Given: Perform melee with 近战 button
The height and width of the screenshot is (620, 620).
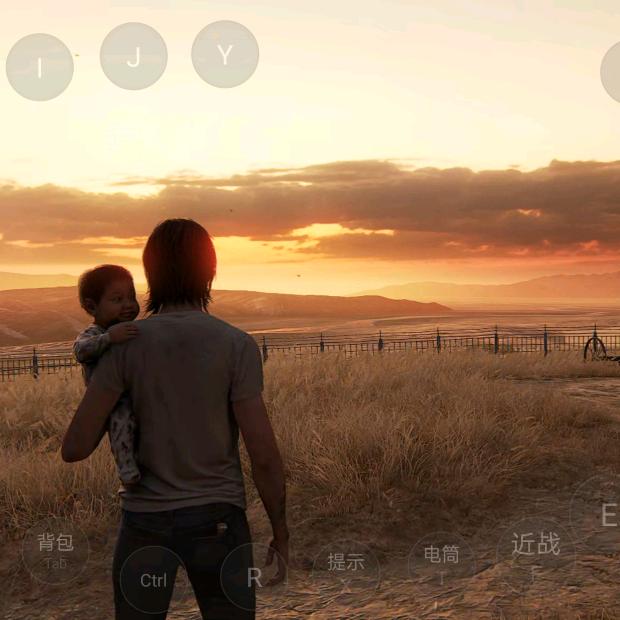Looking at the screenshot, I should (x=536, y=550).
